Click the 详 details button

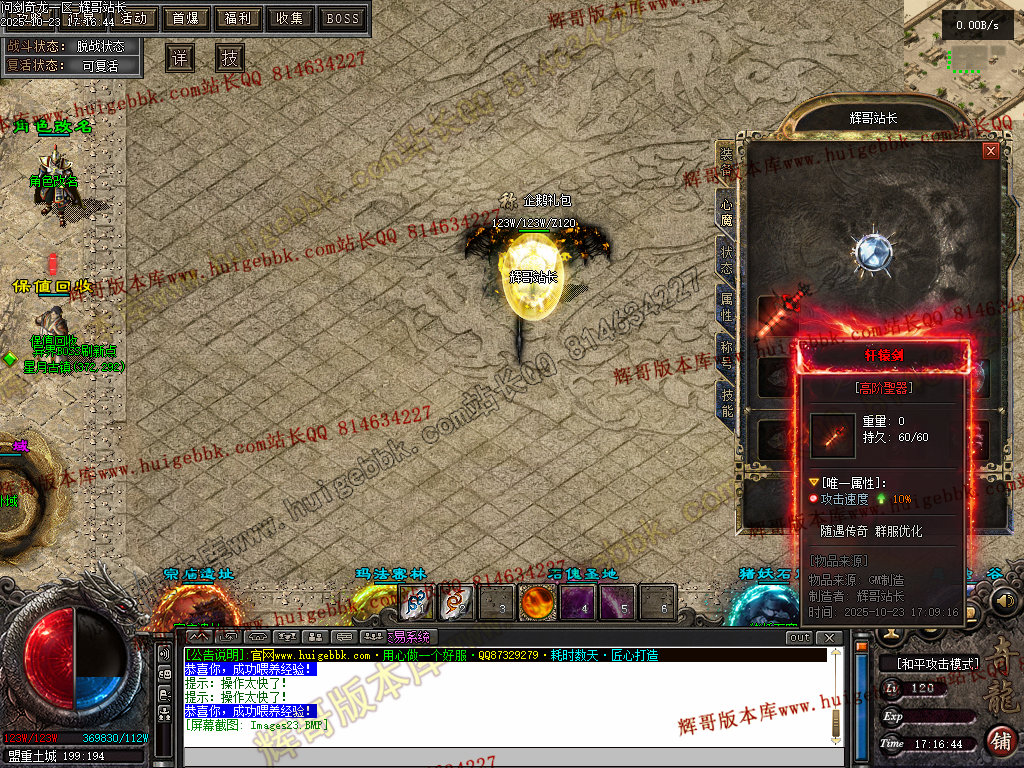pyautogui.click(x=180, y=56)
